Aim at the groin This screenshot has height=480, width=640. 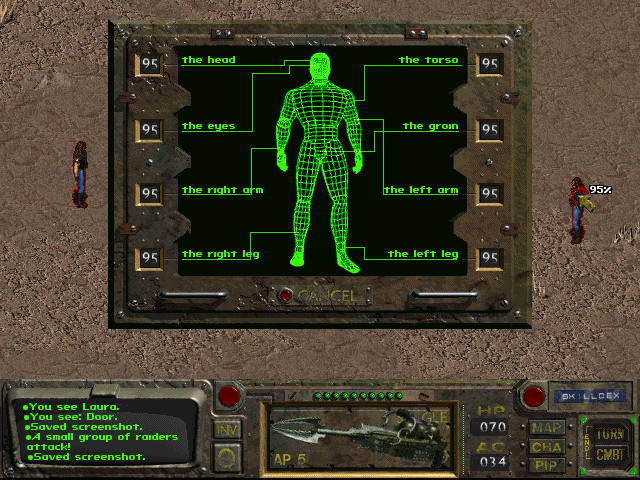430,127
